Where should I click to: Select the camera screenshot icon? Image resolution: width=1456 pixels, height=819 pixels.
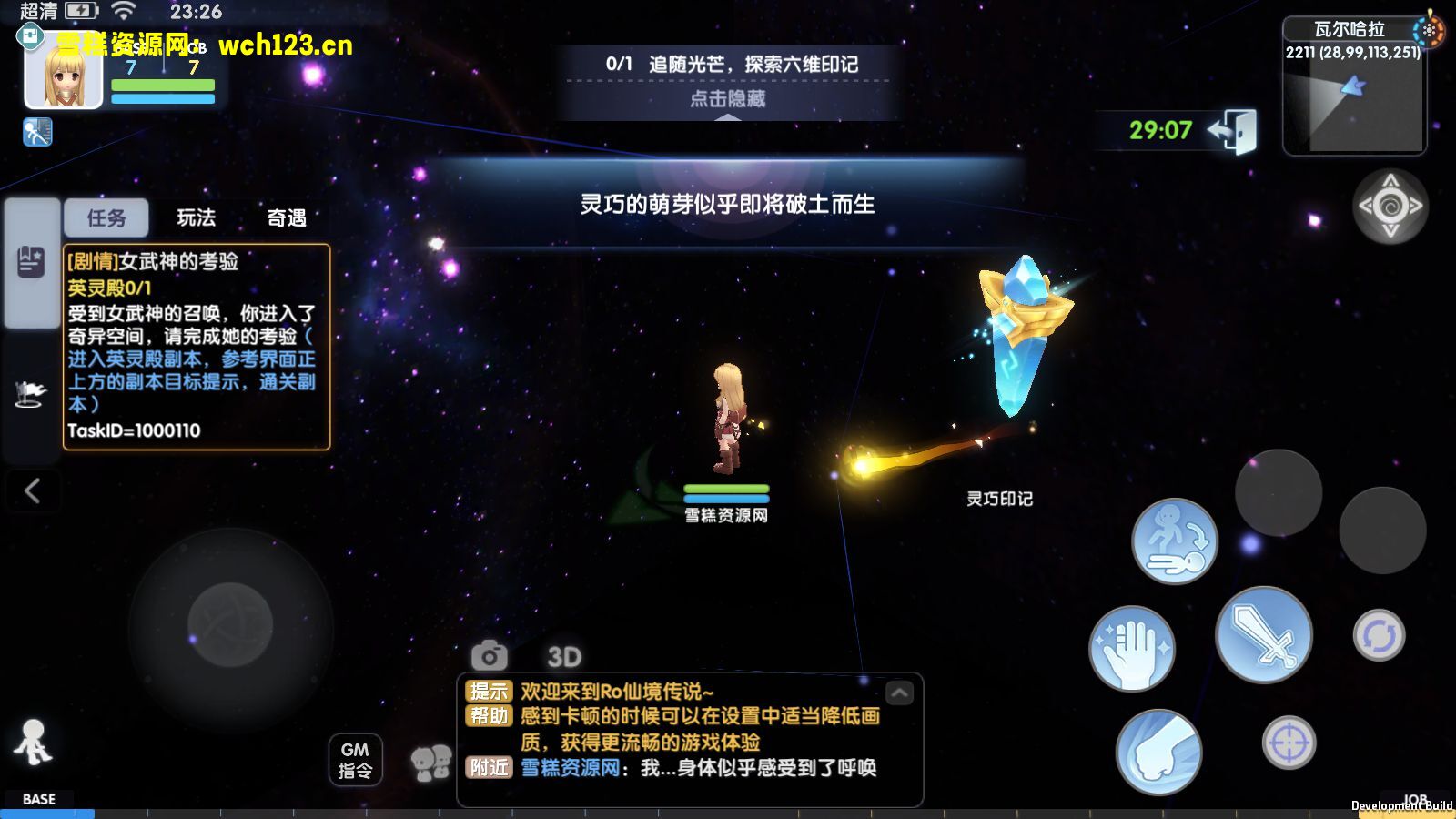coord(489,655)
